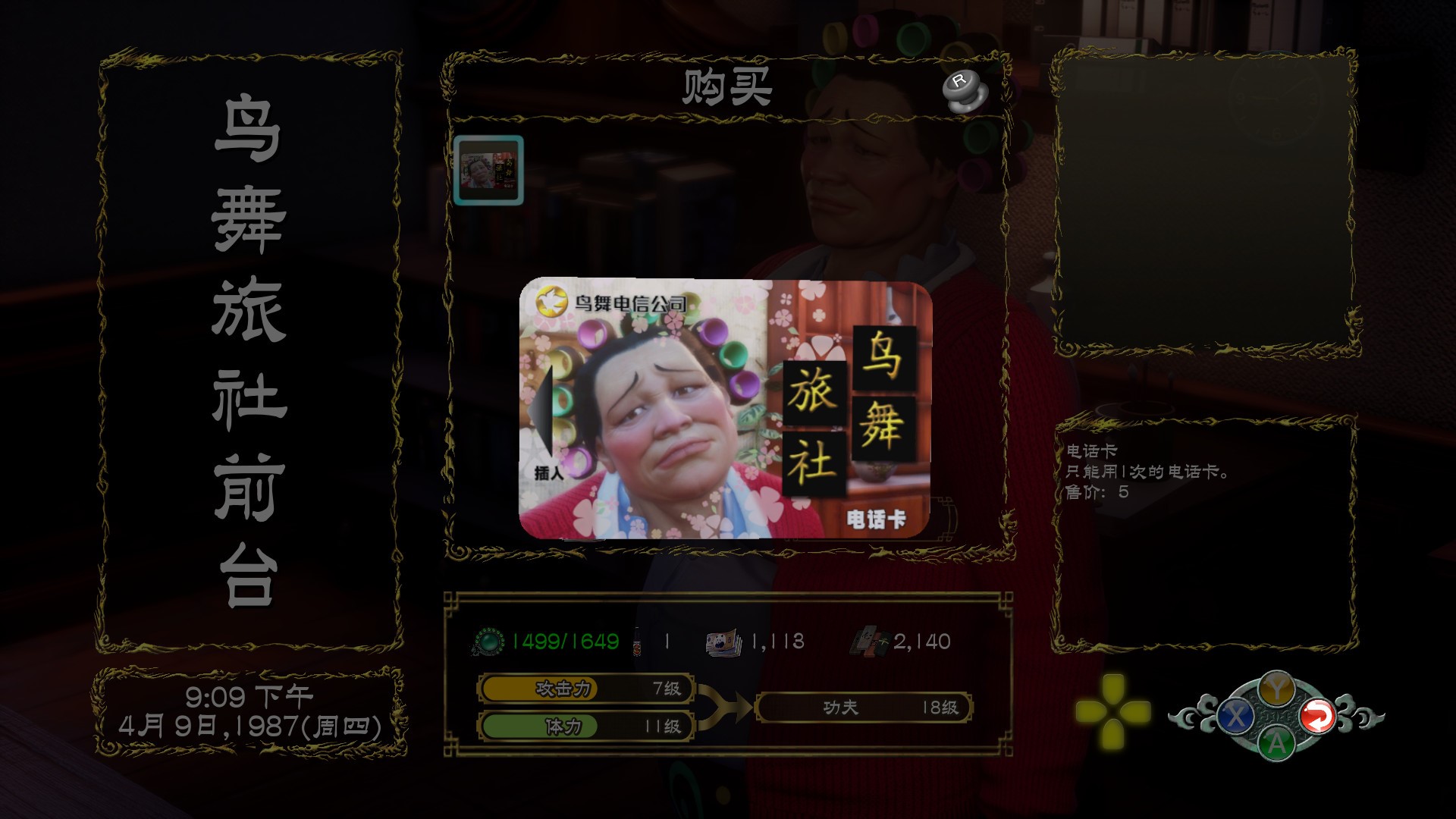This screenshot has width=1456, height=819.
Task: Click the R right-stick control icon
Action: point(965,90)
